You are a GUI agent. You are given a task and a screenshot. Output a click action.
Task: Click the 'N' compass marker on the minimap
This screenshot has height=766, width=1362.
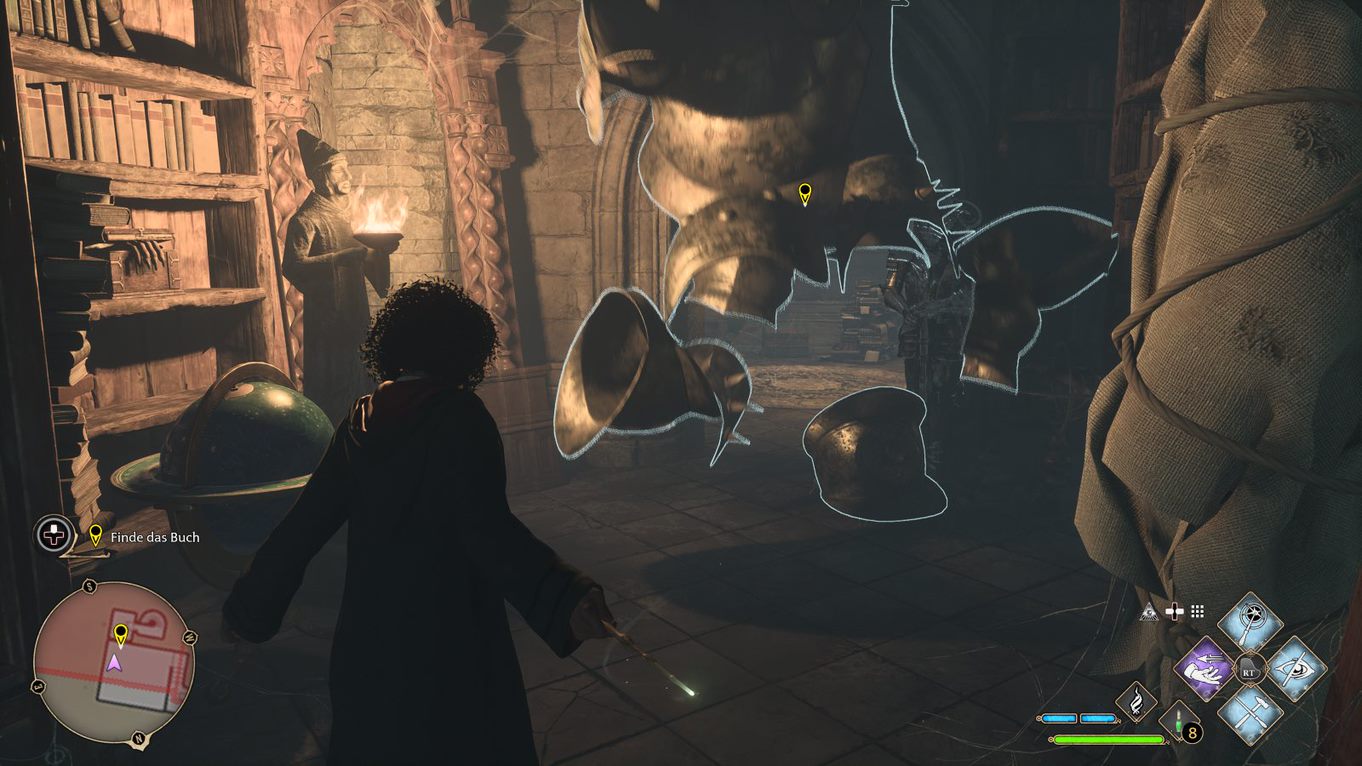[x=138, y=738]
